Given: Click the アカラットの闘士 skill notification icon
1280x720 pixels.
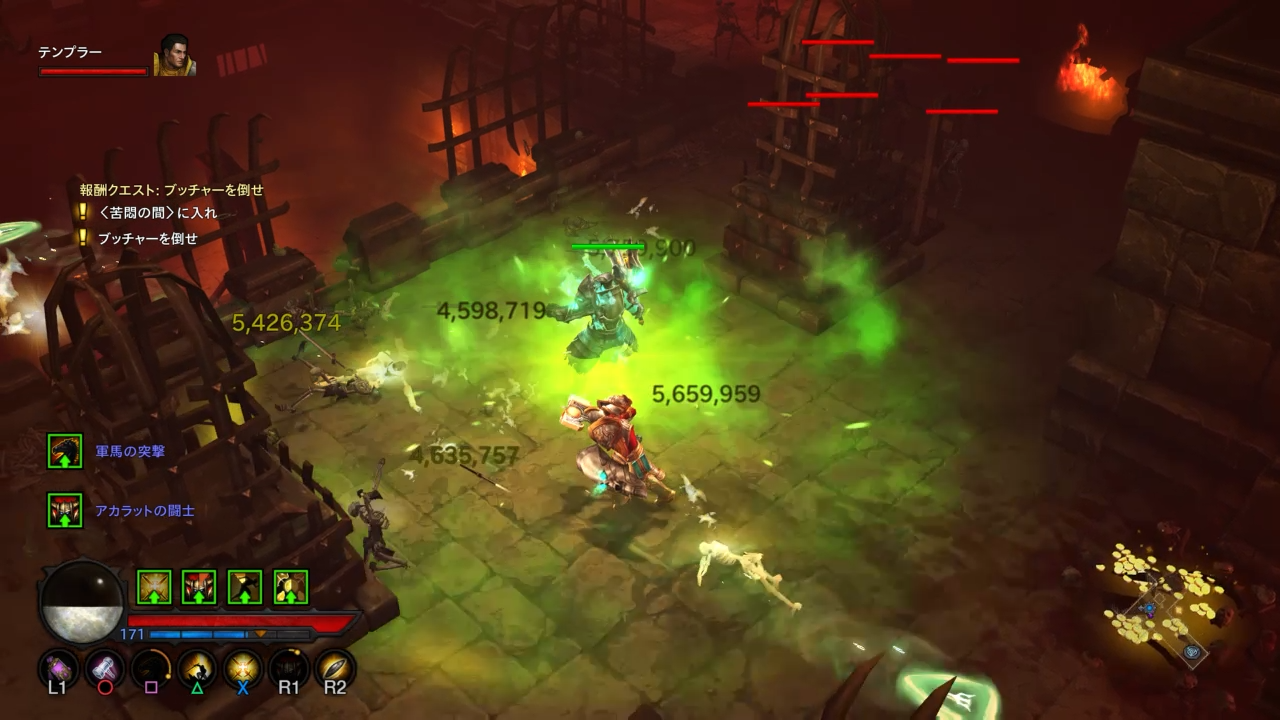Looking at the screenshot, I should [x=65, y=510].
